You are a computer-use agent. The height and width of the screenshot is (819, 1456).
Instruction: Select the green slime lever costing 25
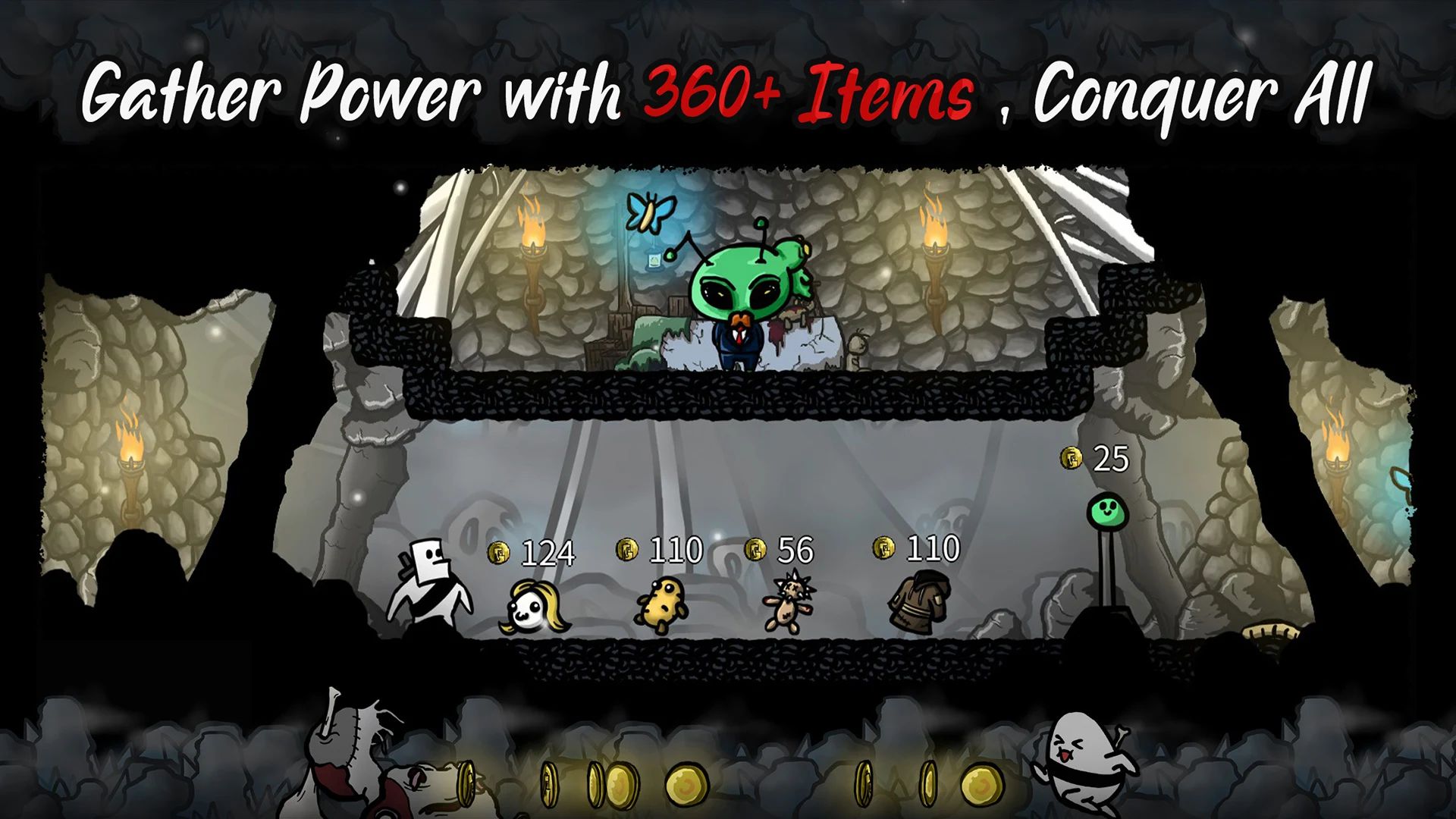click(x=1103, y=510)
